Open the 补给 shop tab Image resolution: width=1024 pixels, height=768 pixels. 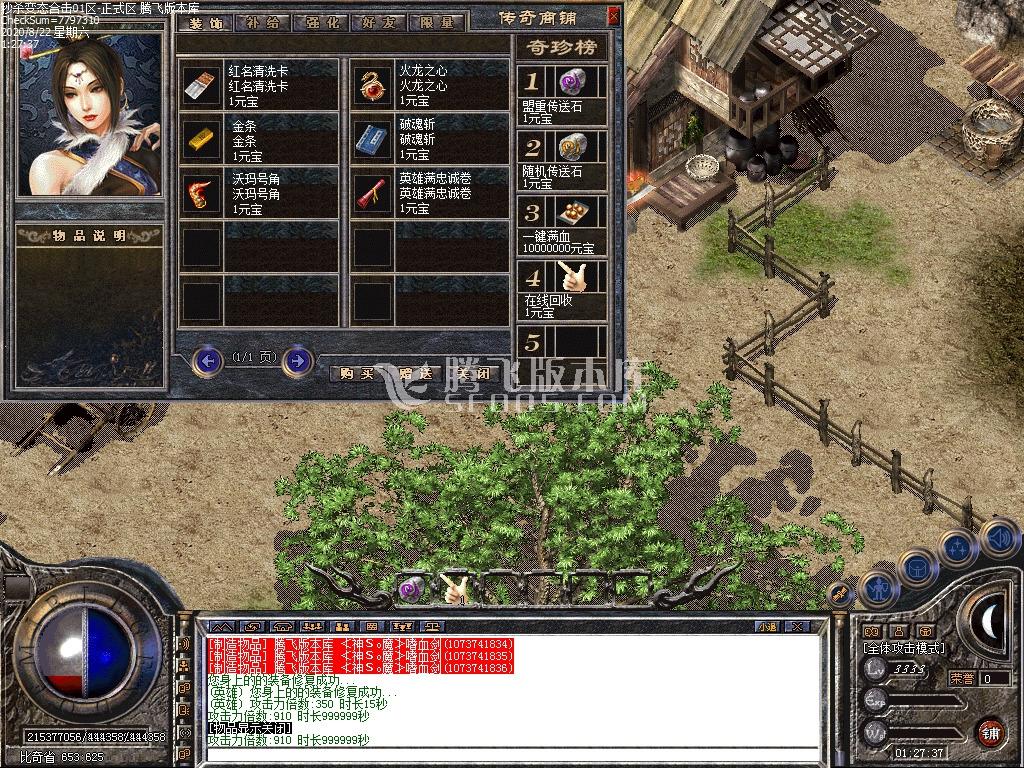tap(265, 22)
